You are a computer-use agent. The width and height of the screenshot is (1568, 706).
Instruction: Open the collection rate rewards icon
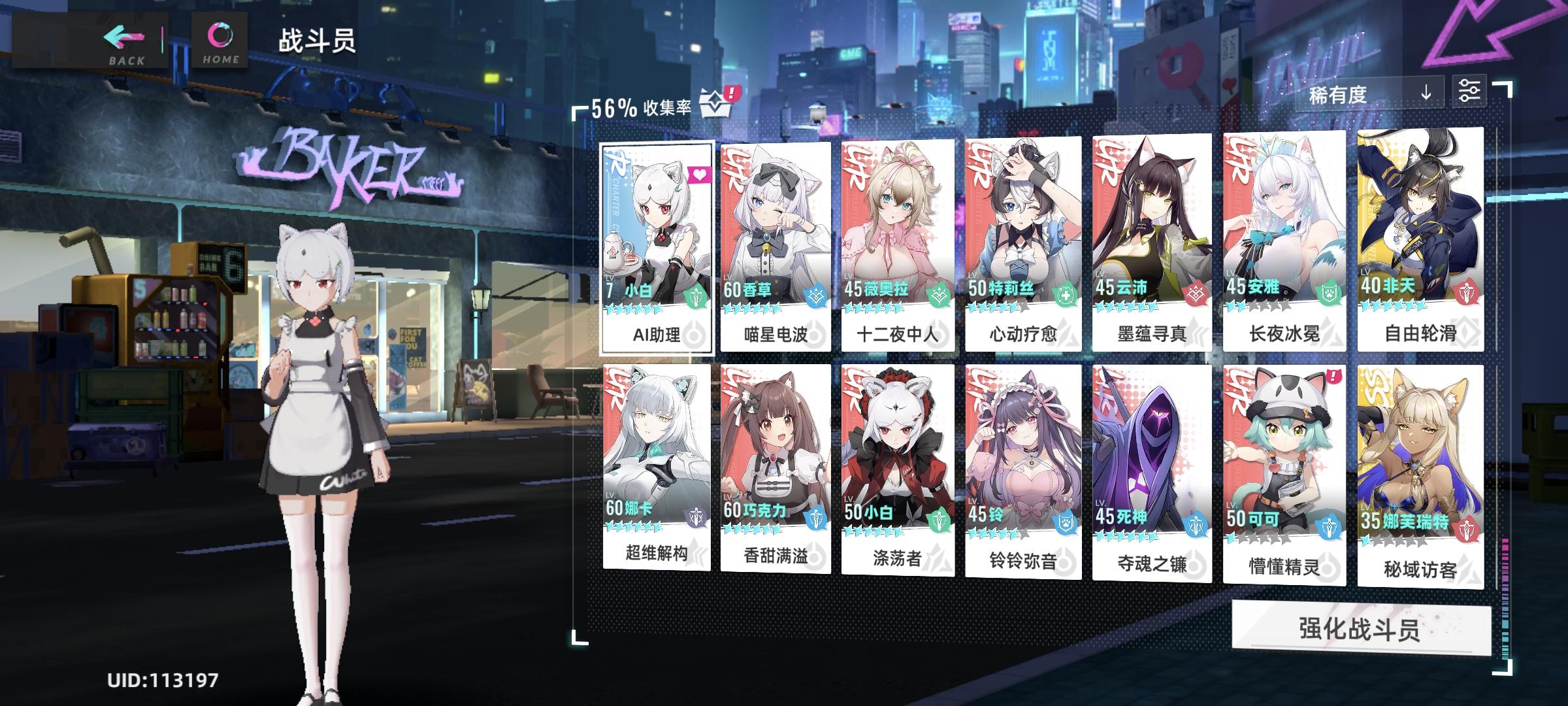pos(716,102)
